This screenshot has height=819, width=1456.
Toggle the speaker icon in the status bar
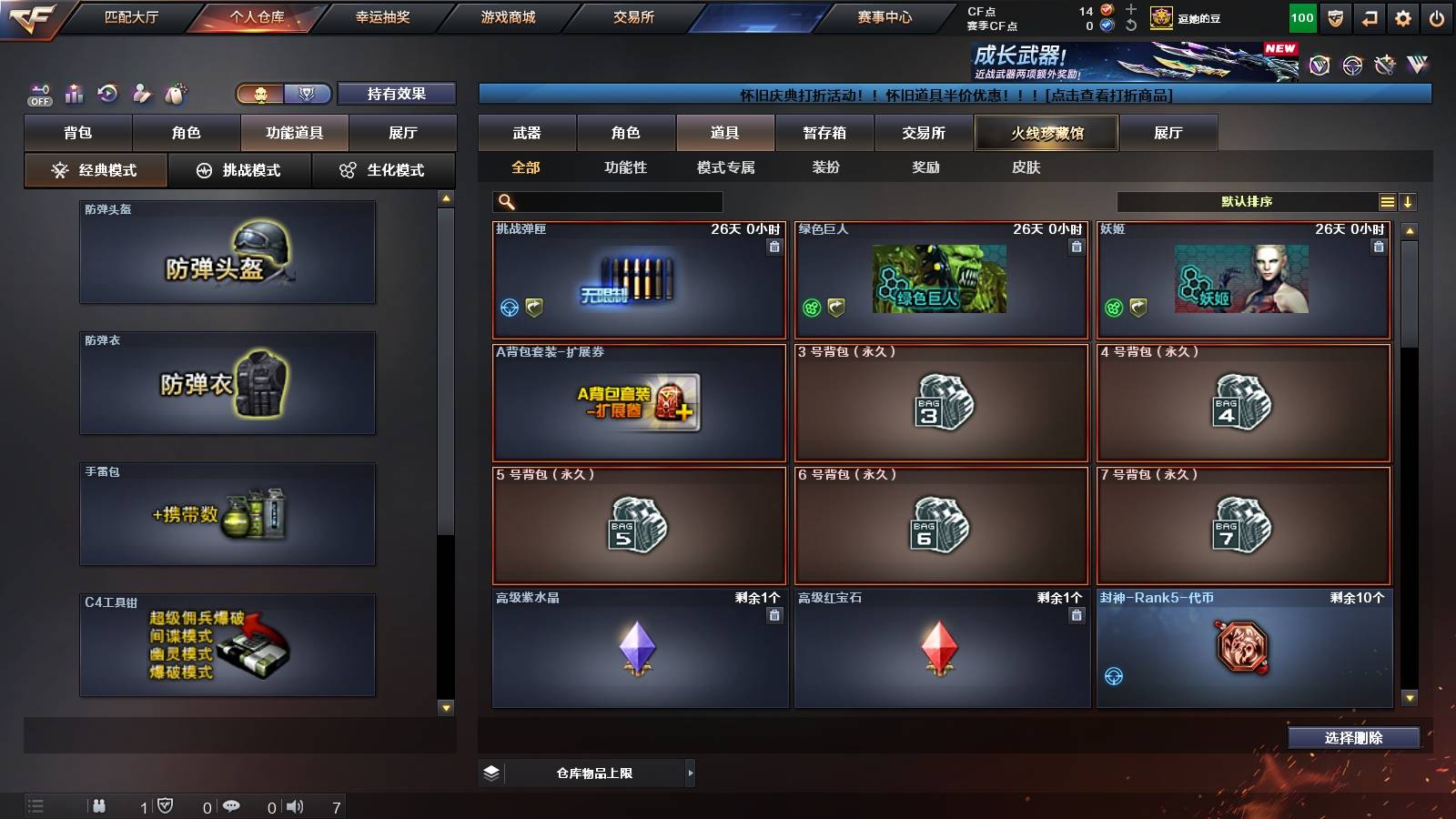click(295, 806)
